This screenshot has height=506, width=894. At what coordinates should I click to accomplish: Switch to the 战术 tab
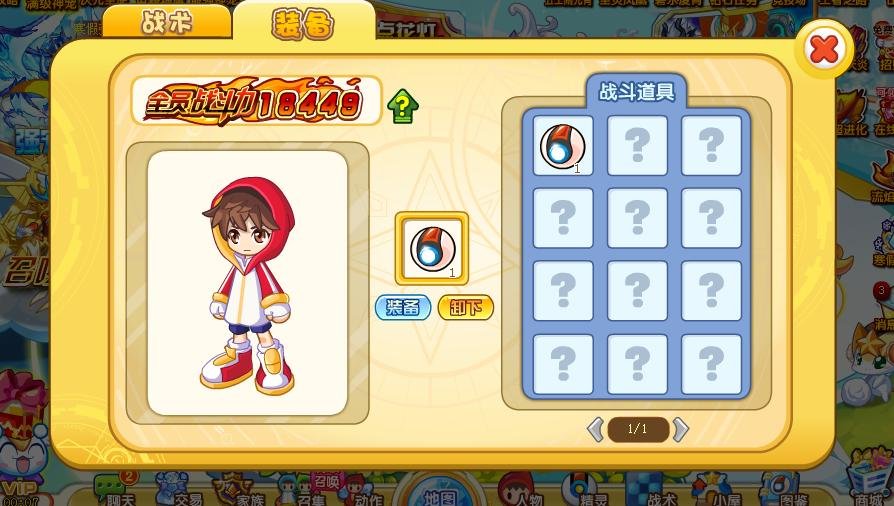[167, 22]
